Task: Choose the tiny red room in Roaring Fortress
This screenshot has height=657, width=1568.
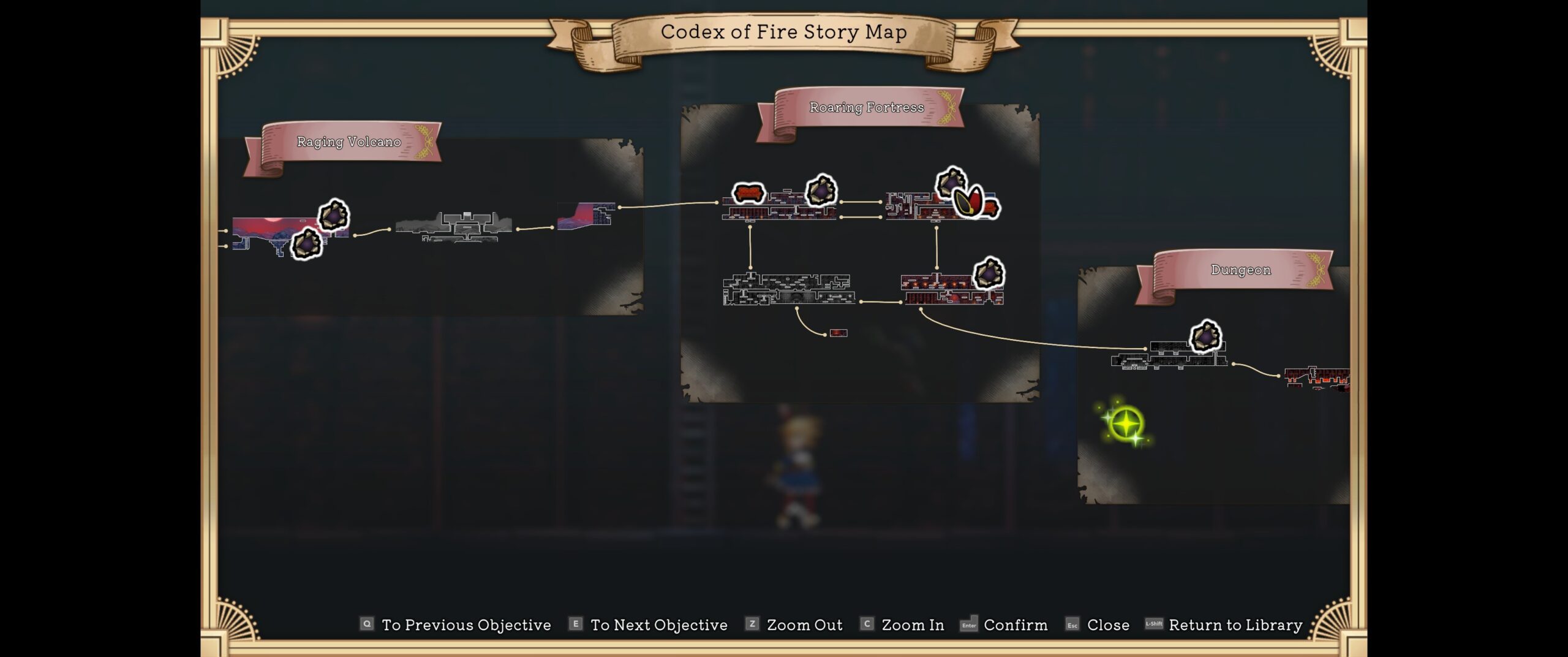Action: click(x=838, y=333)
